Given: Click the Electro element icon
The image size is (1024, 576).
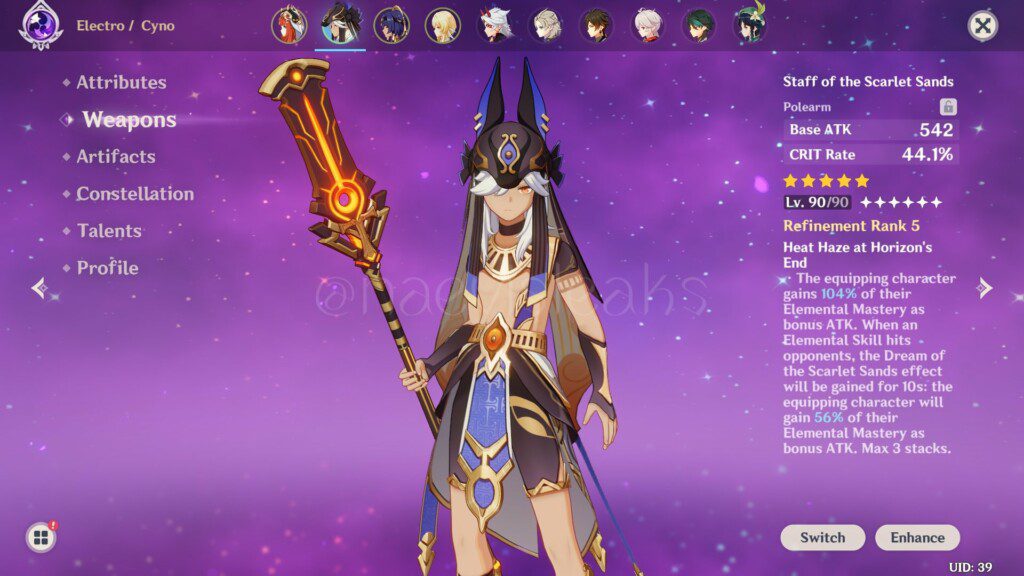Looking at the screenshot, I should coord(41,26).
